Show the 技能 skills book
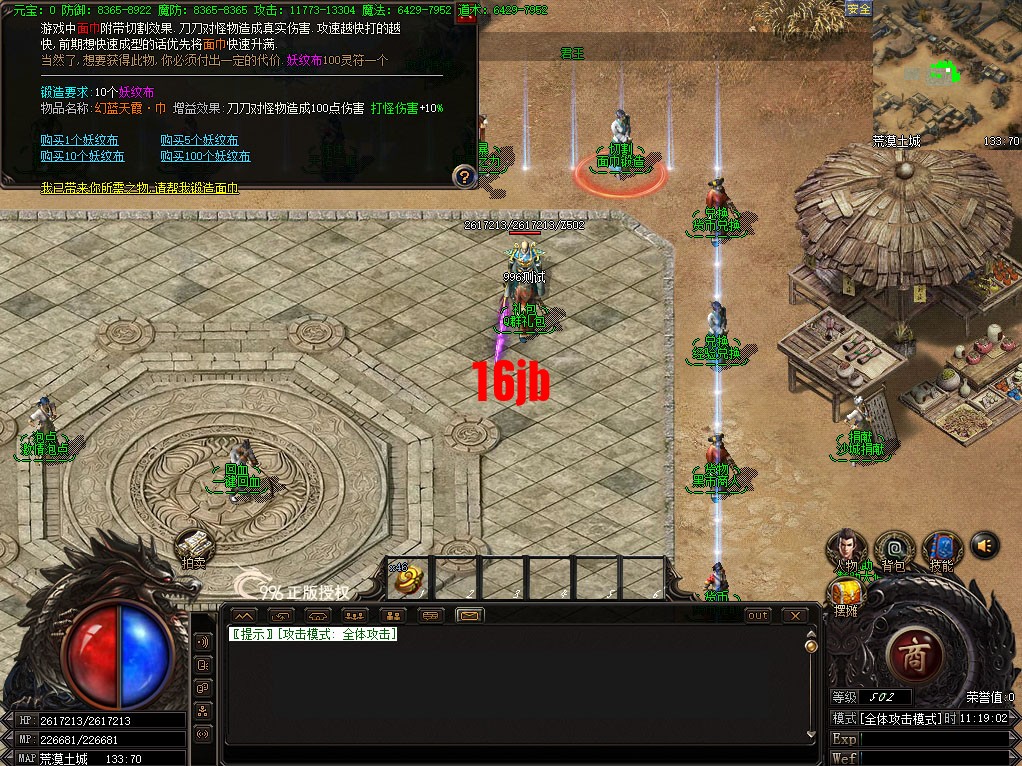This screenshot has height=766, width=1022. 940,548
